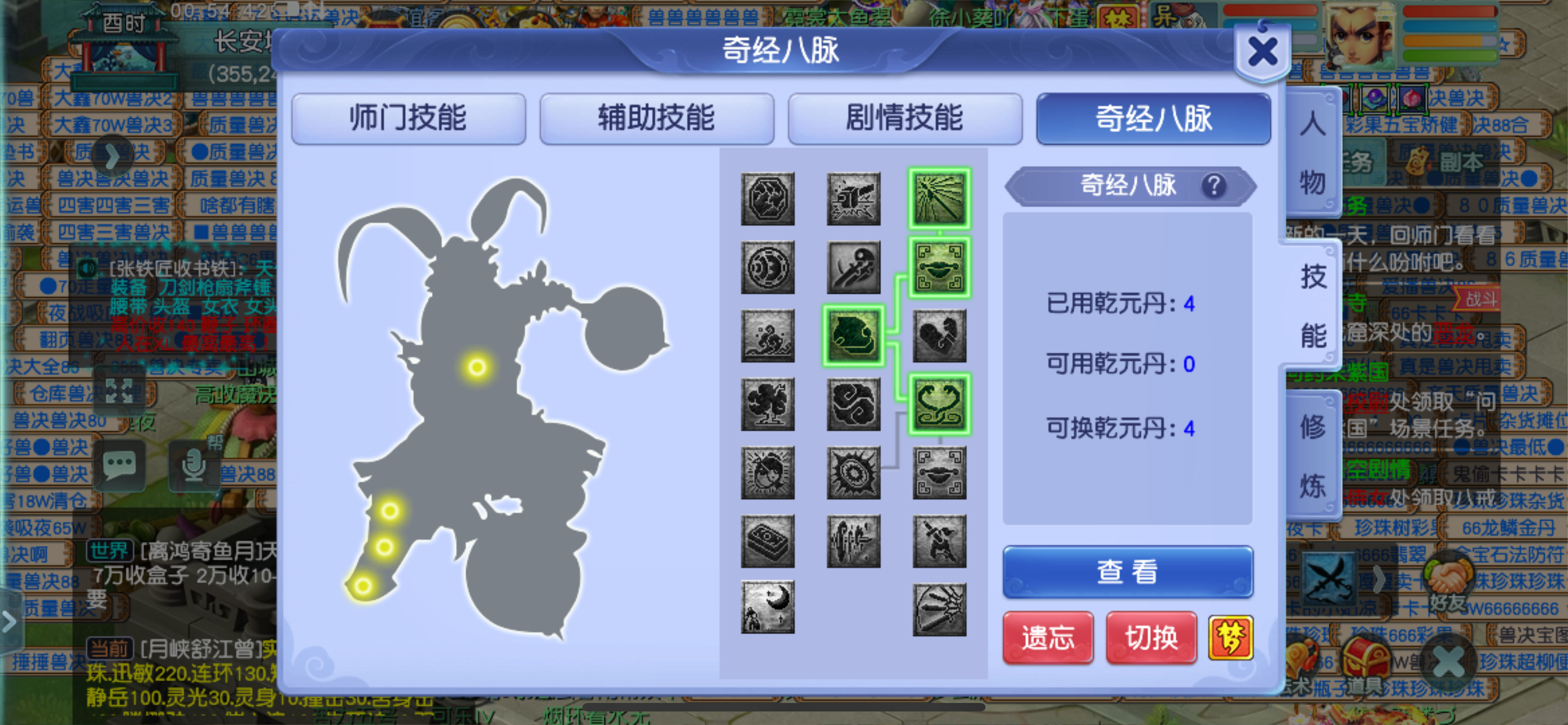Click the chevron arrow near 长安城 map area
Image resolution: width=1568 pixels, height=725 pixels.
[x=113, y=156]
